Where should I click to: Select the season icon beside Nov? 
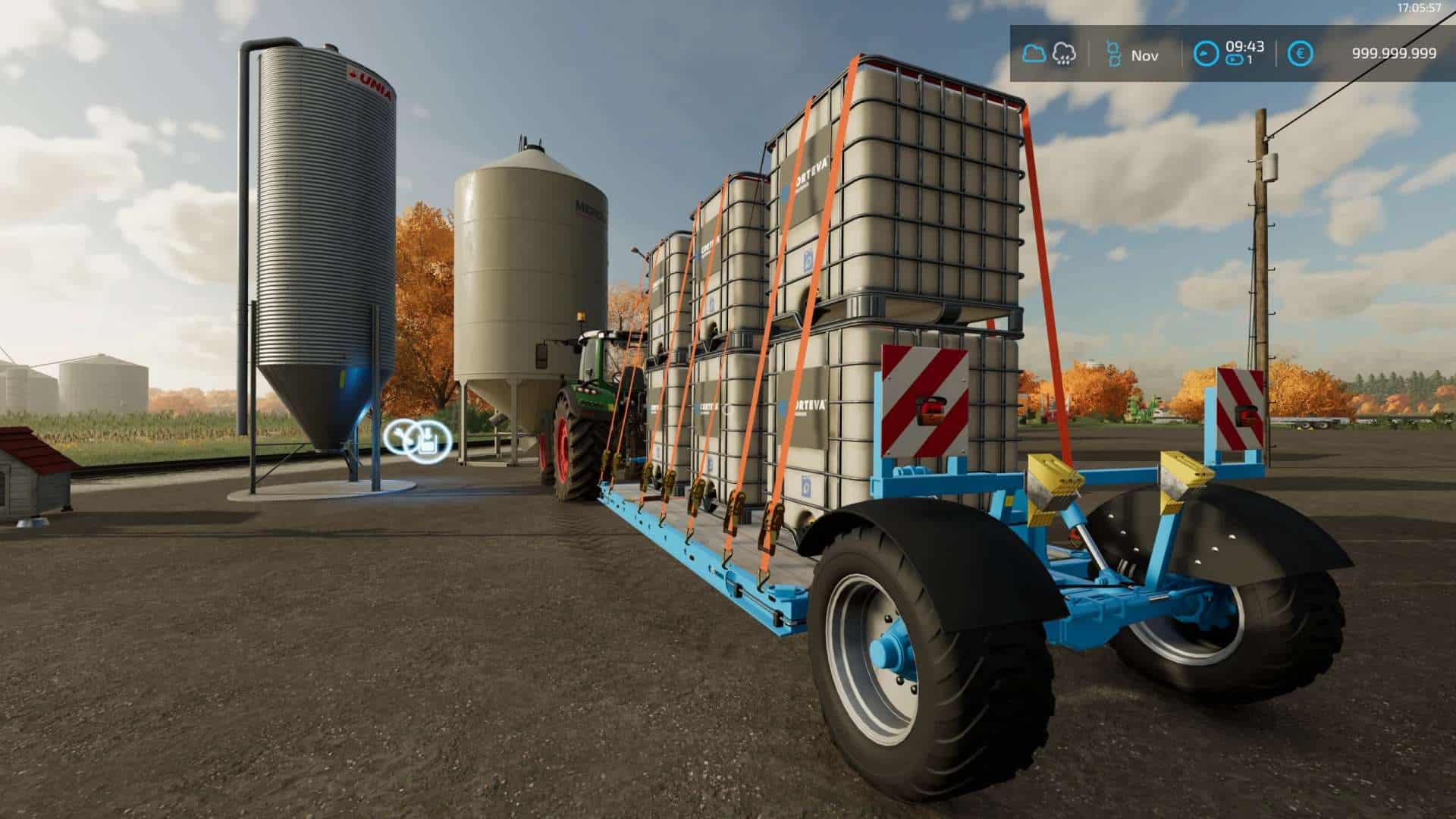pos(1113,54)
